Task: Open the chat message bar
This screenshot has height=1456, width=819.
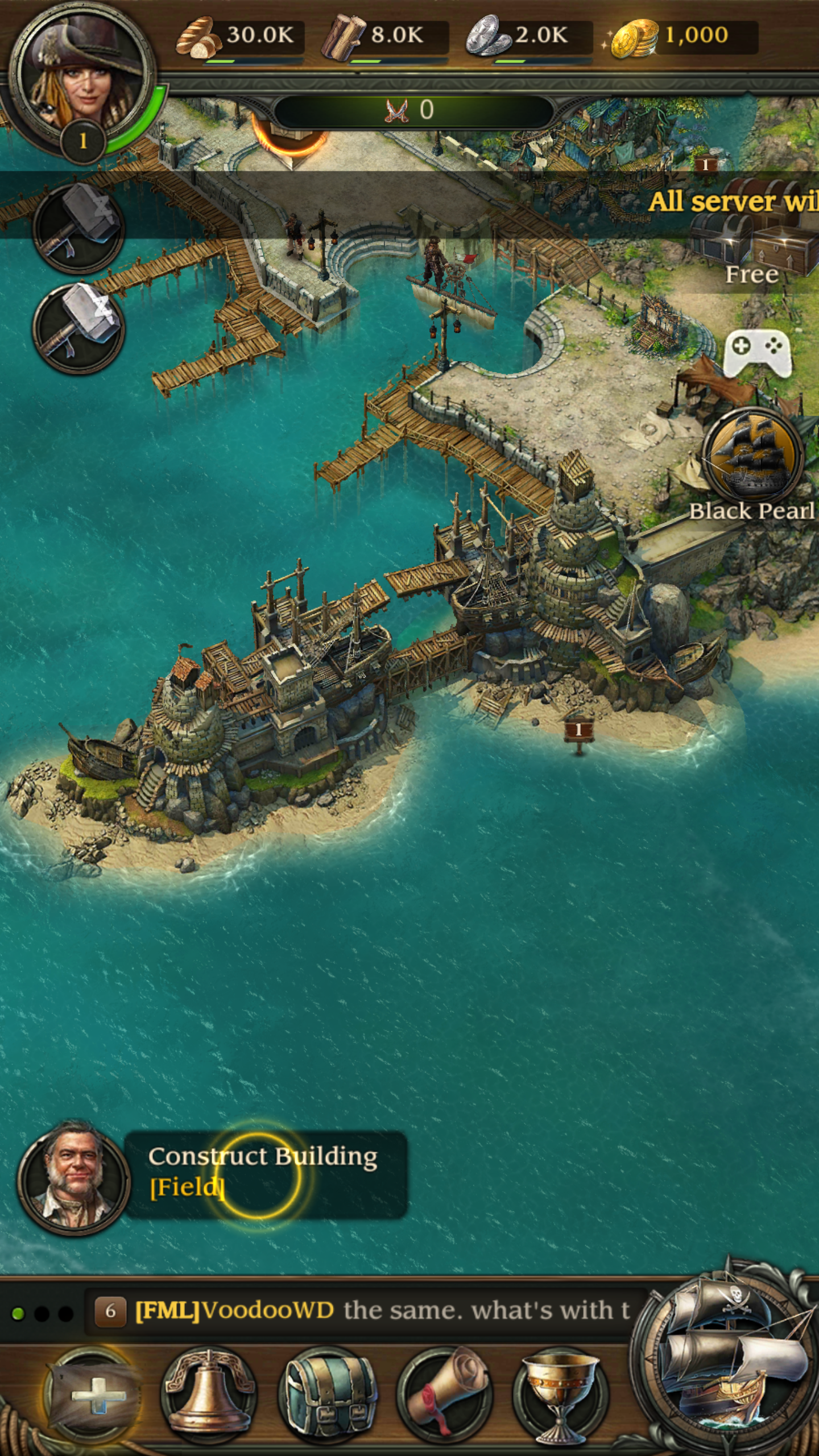Action: pos(364,1310)
